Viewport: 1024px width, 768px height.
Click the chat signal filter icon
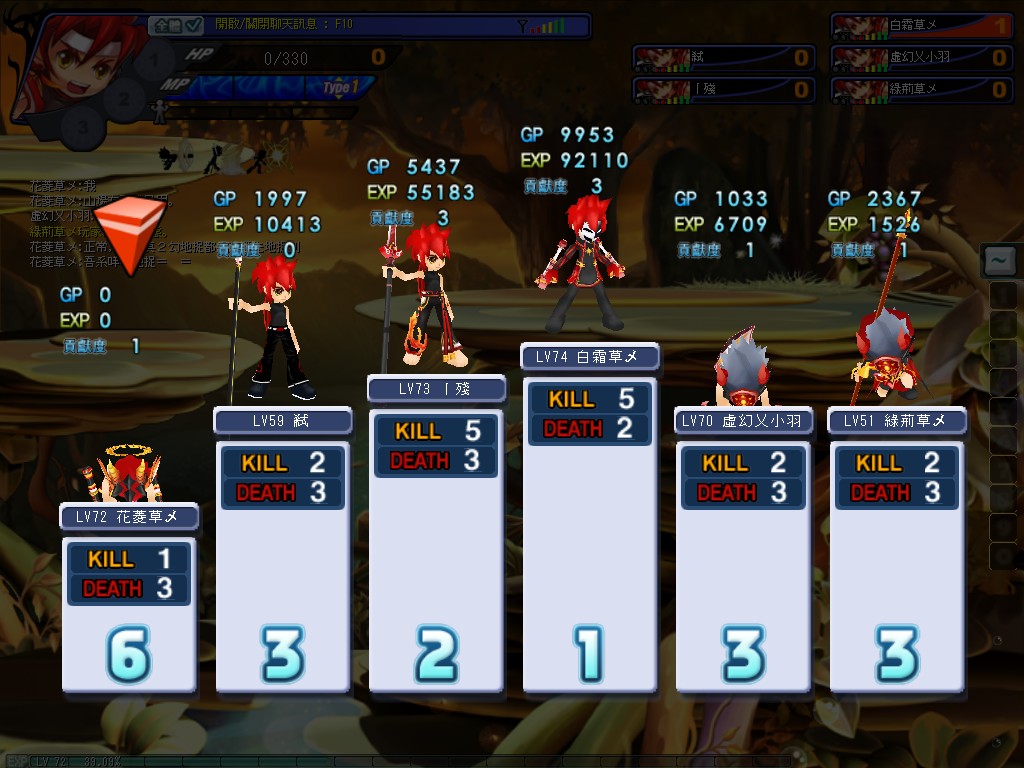click(522, 26)
